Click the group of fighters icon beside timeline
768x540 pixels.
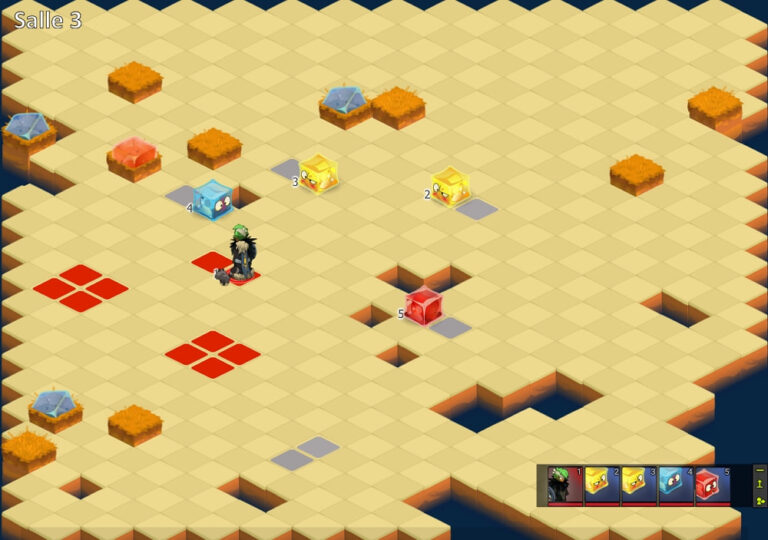point(760,500)
